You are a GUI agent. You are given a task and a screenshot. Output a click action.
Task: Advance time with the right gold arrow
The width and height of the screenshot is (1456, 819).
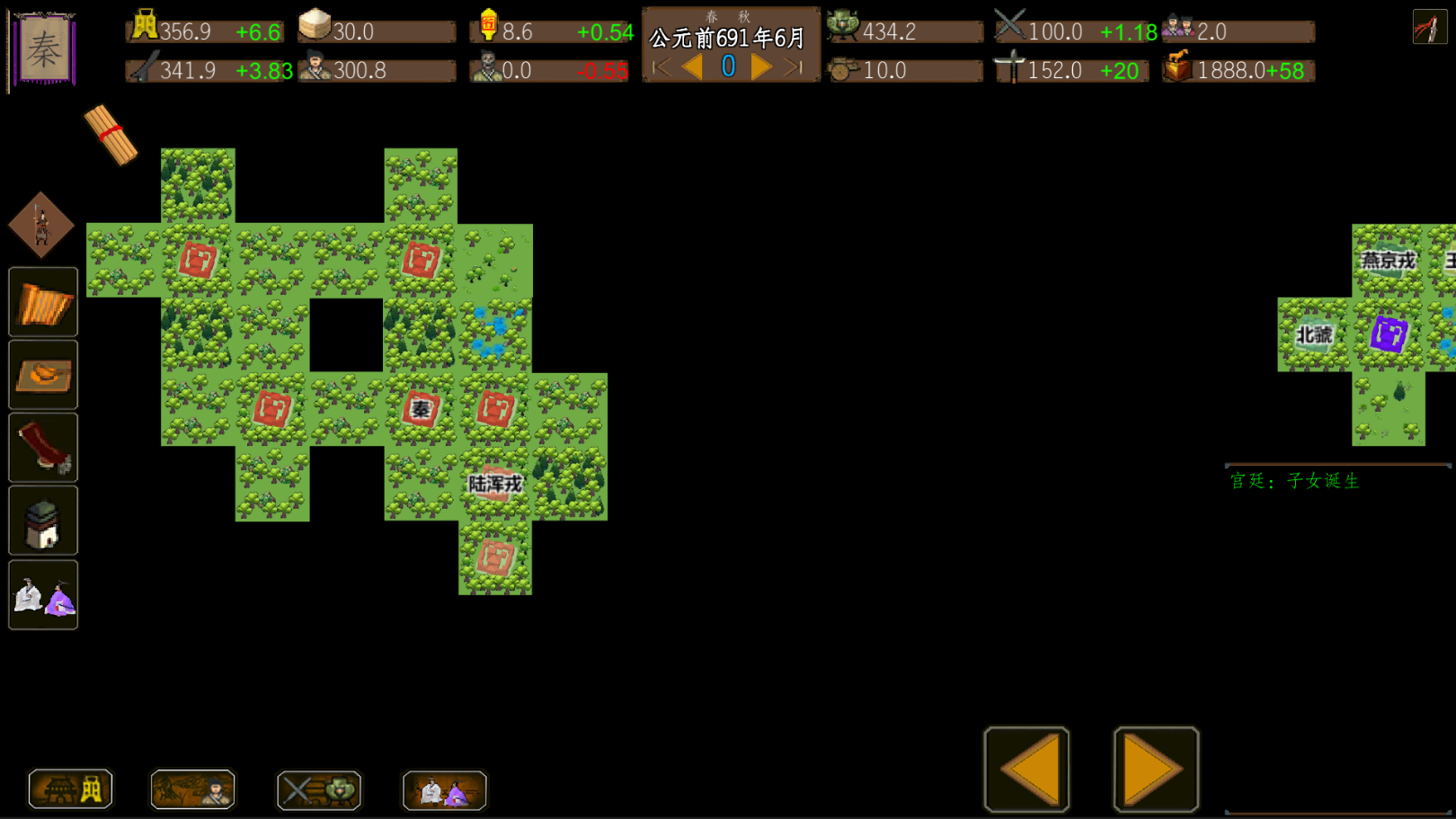(761, 65)
